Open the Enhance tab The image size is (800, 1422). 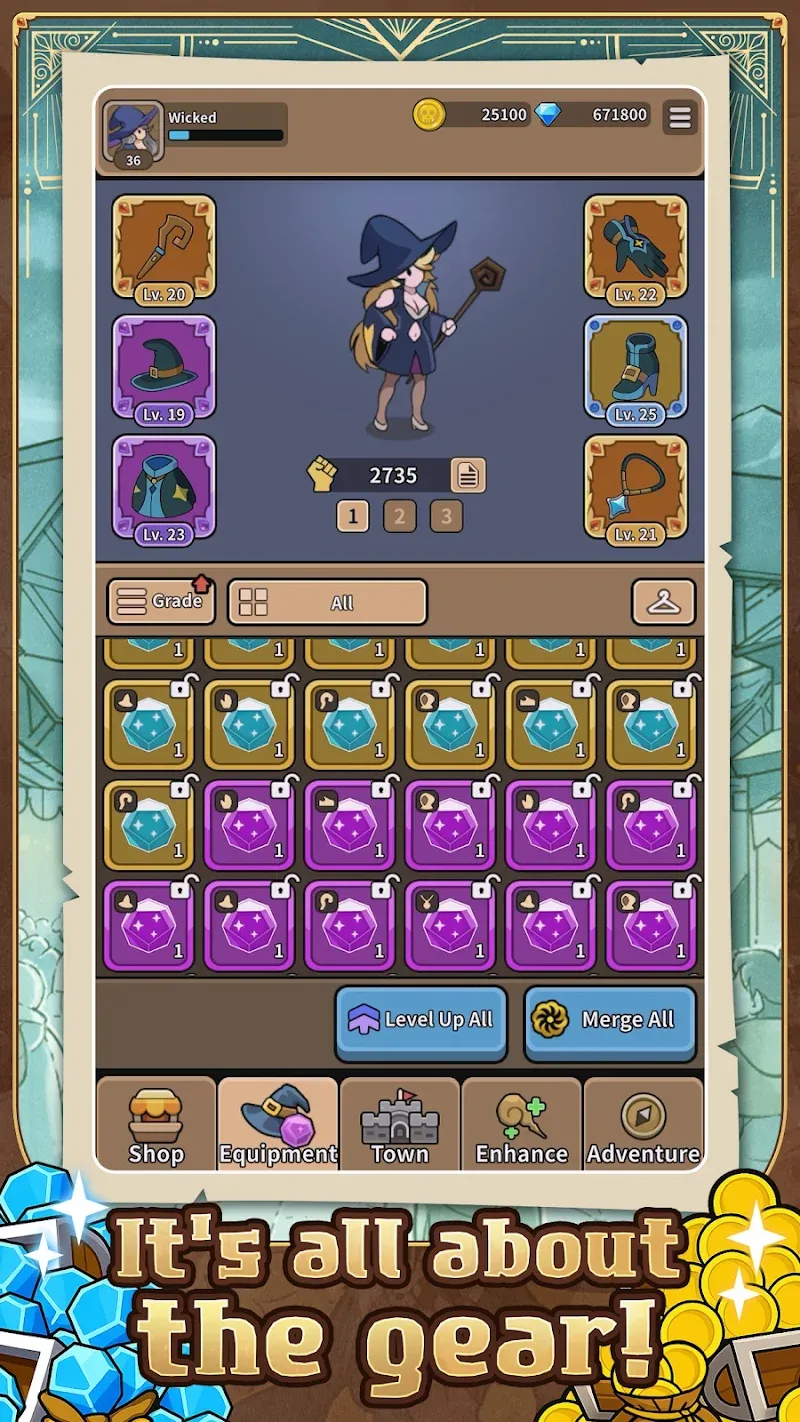tap(521, 1124)
